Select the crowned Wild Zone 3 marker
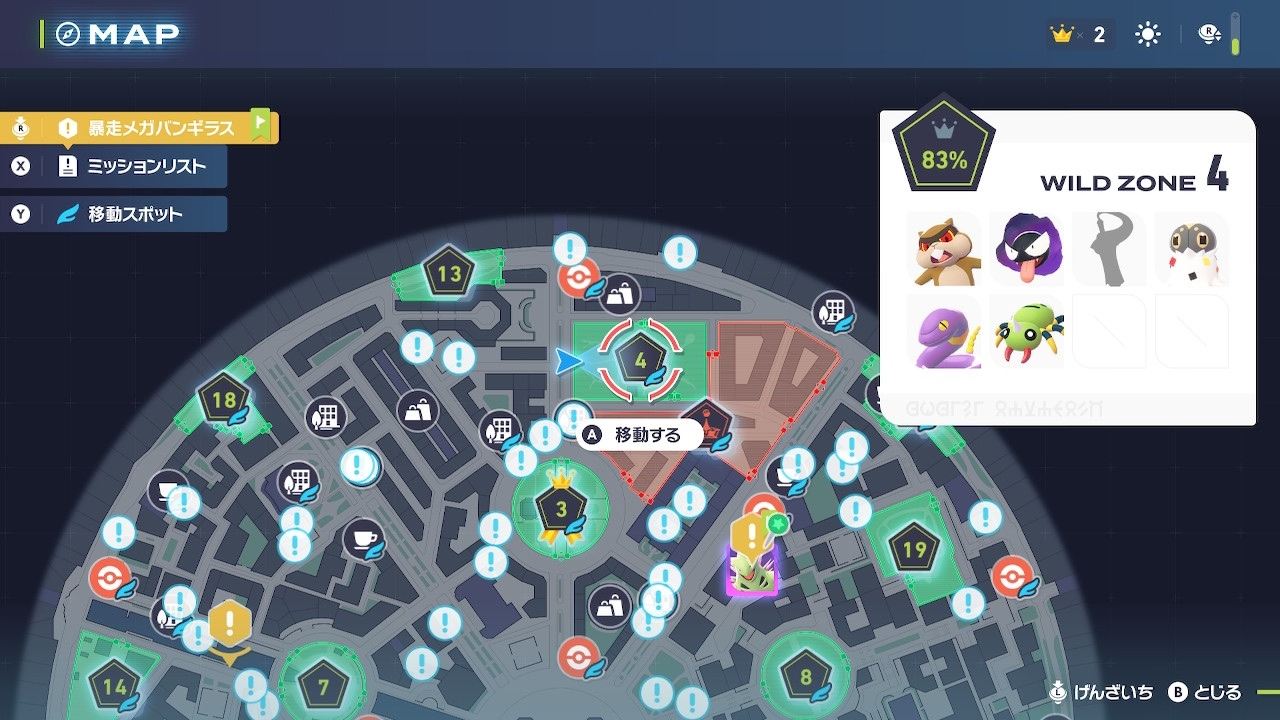 [561, 509]
